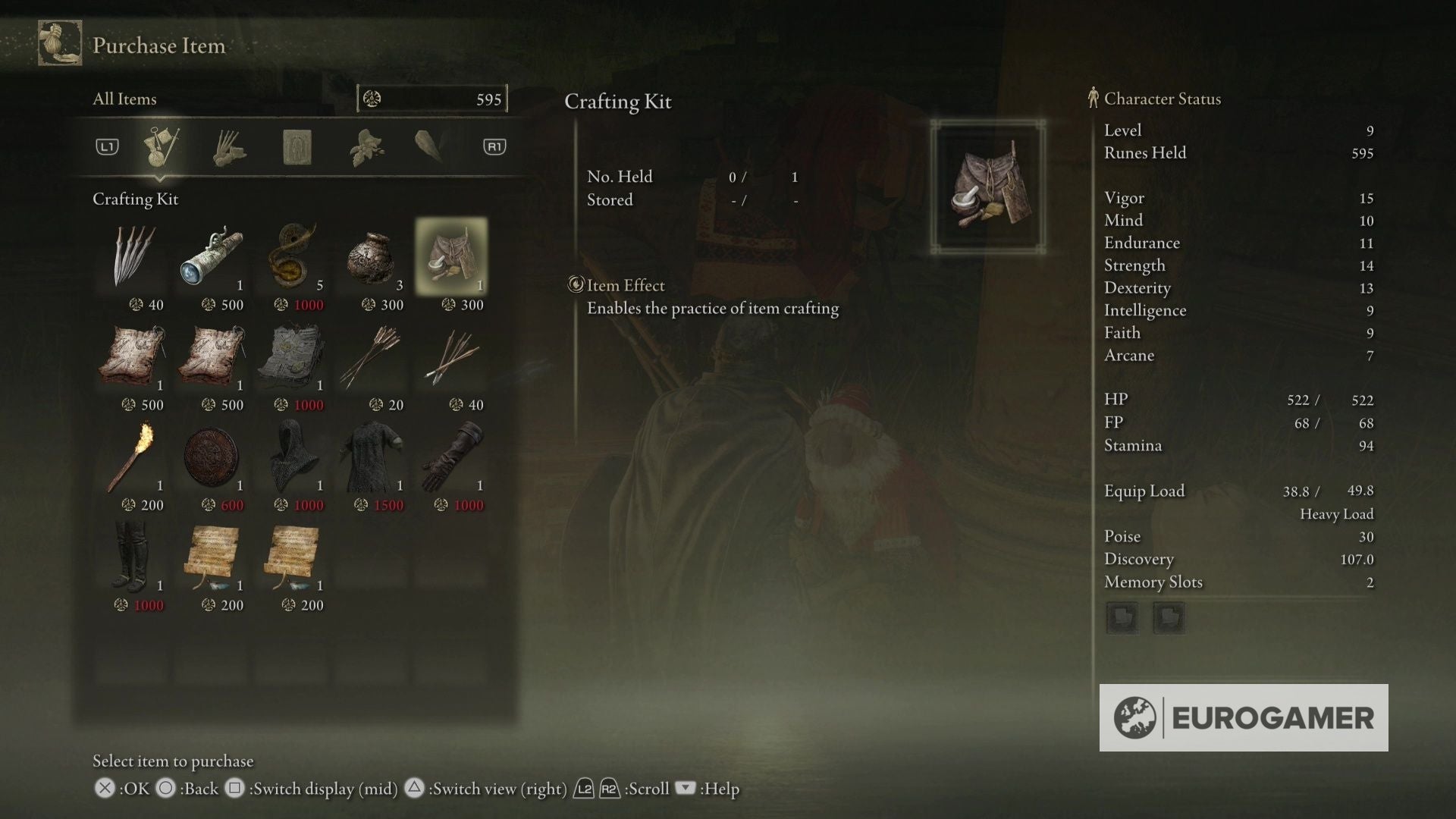This screenshot has width=1456, height=819.
Task: Switch display with the Square button prompt
Action: click(235, 789)
